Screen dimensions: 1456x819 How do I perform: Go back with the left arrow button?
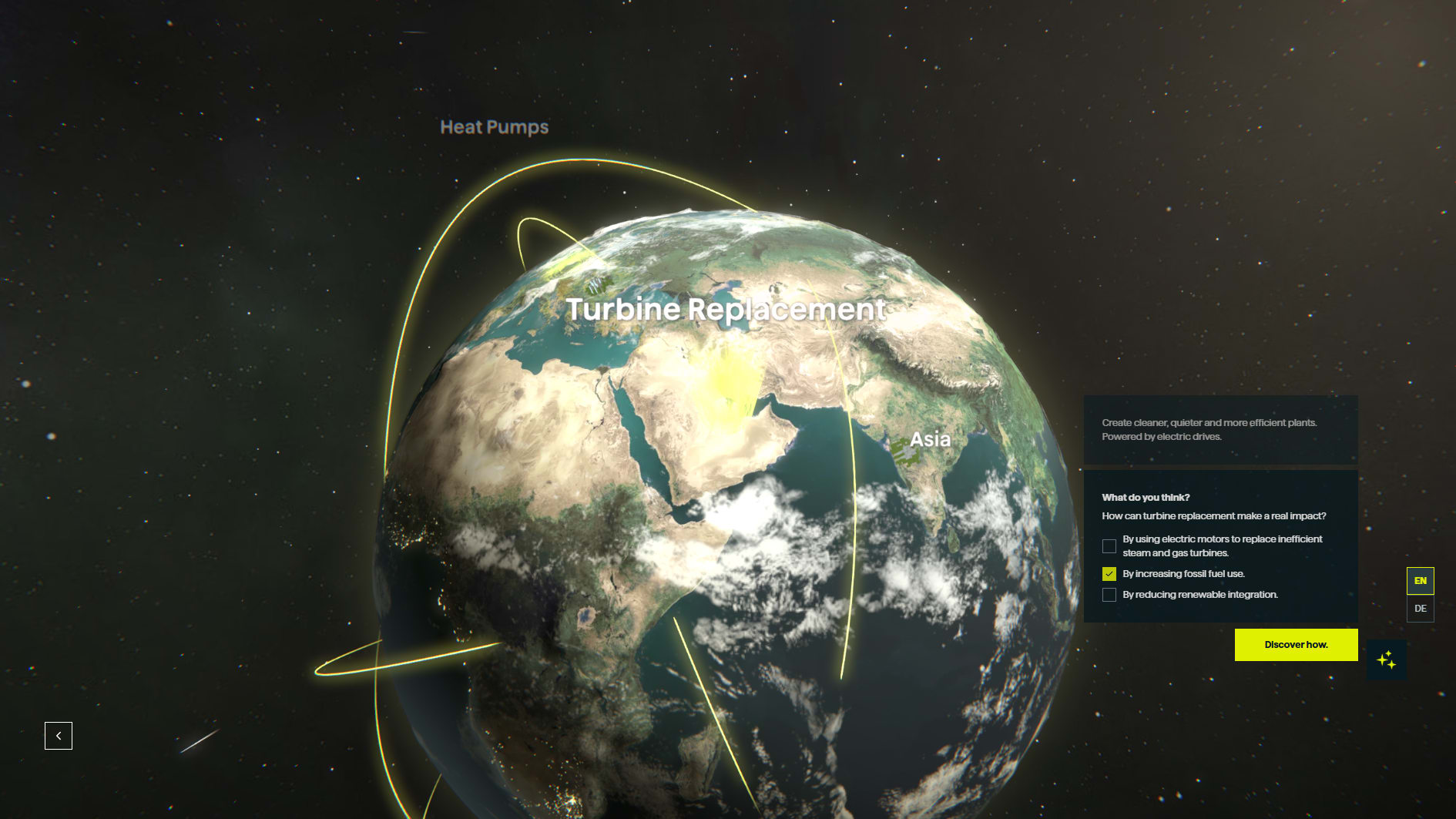point(59,736)
